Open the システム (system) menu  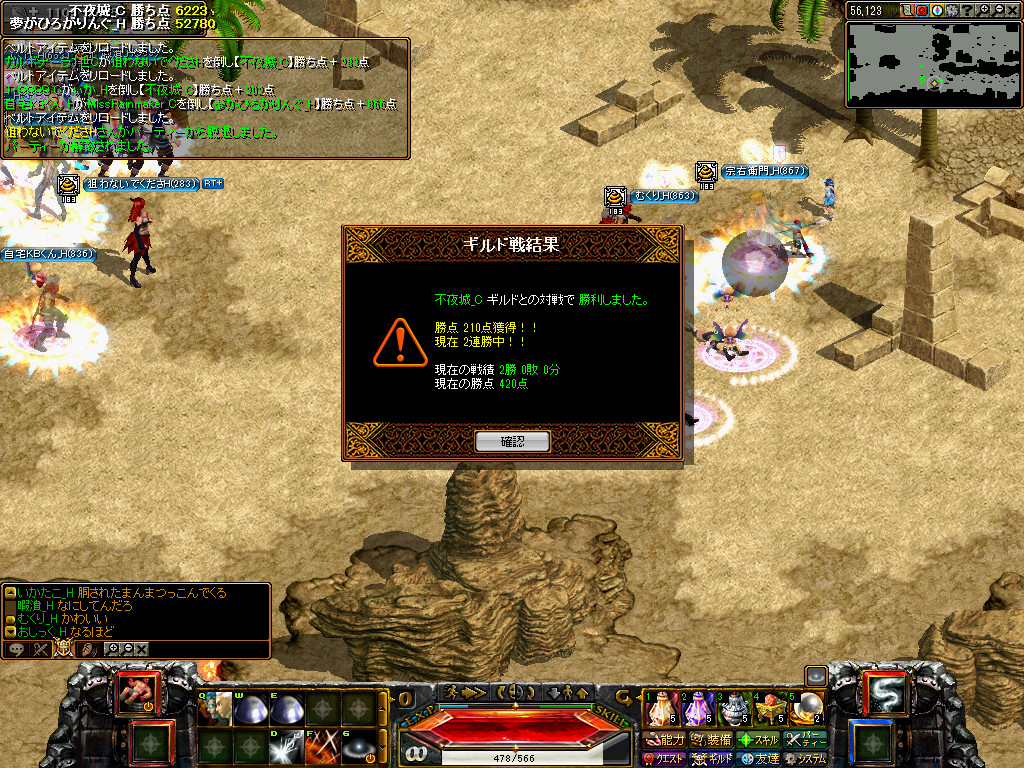click(806, 760)
